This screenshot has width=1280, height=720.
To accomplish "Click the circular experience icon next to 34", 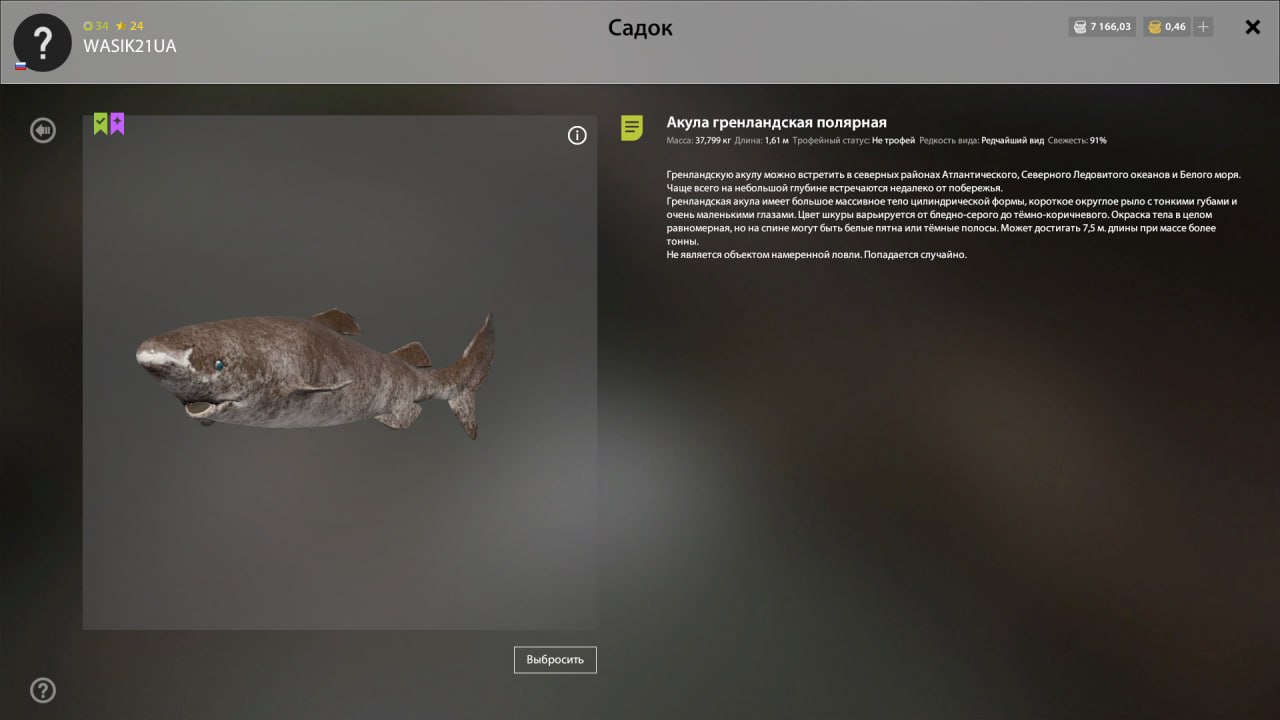I will (x=87, y=26).
